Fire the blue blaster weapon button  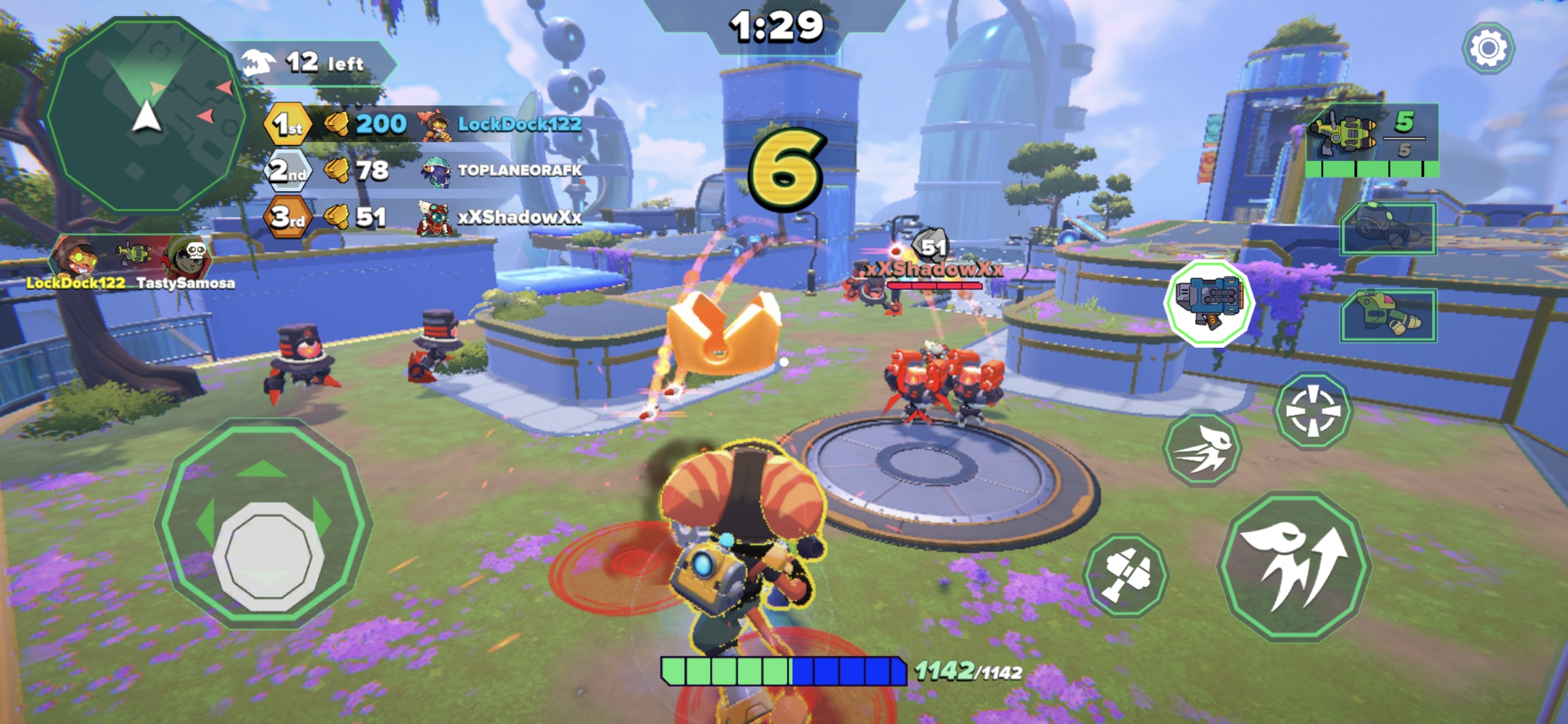tap(1209, 303)
